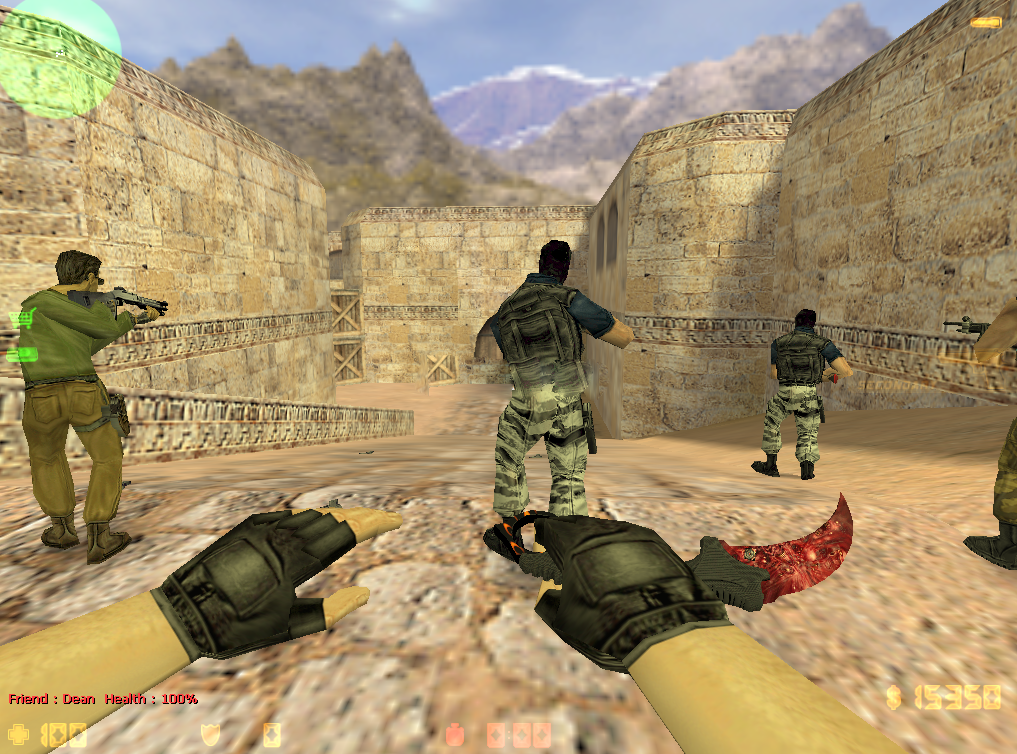Click the green icon beneath the shopping cart
1017x754 pixels.
[22, 354]
